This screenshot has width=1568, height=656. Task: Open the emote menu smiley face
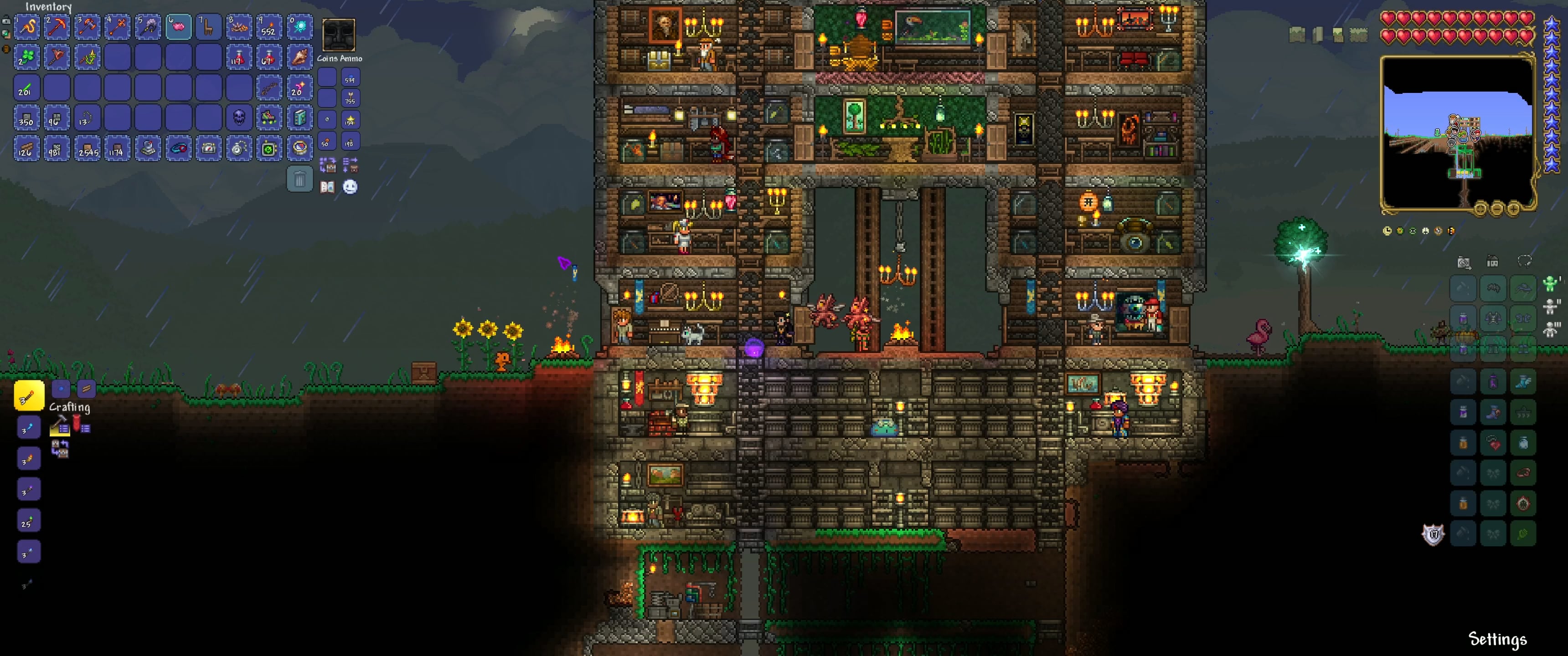tap(350, 187)
